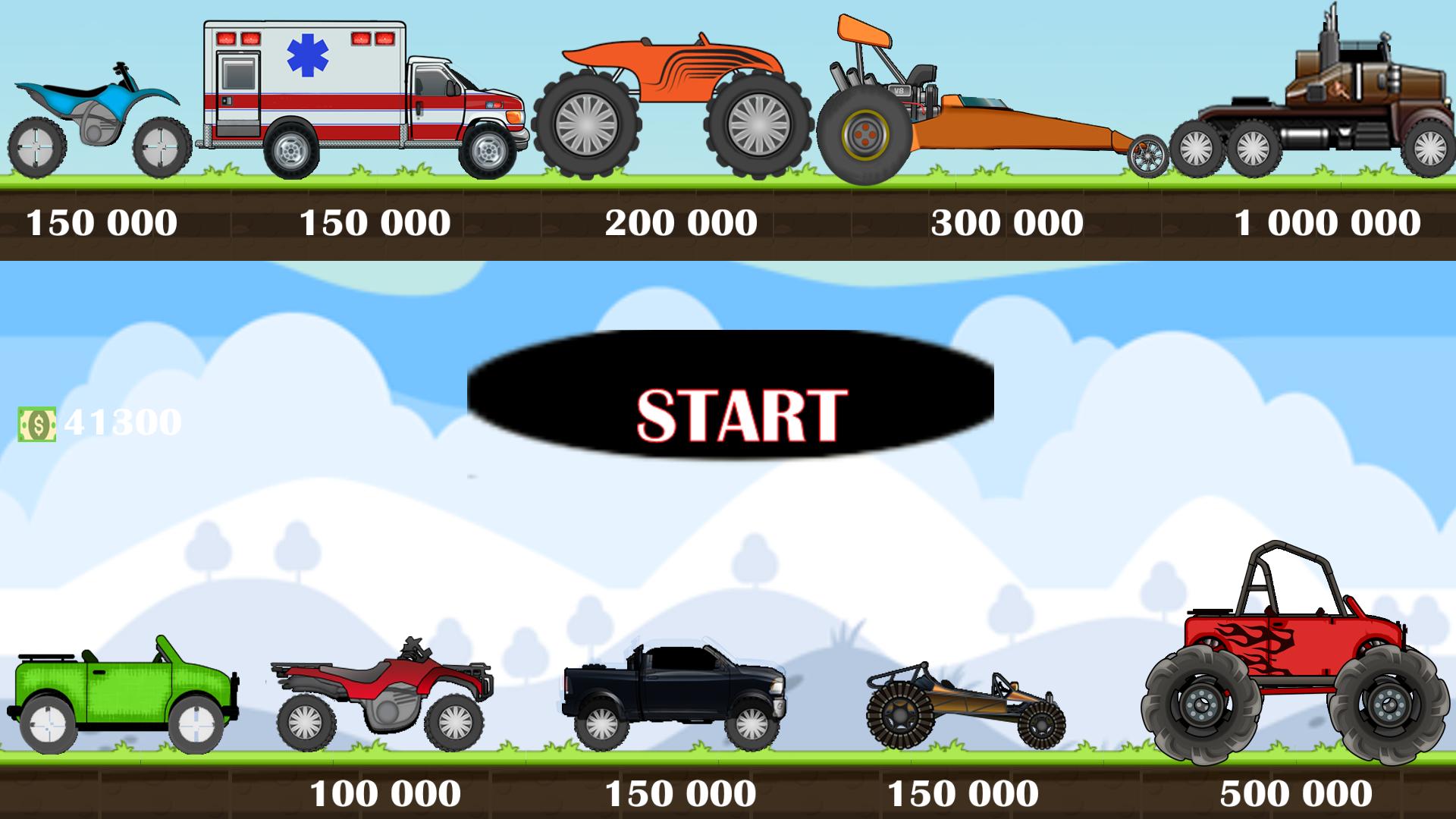
Task: Select the 200 000 price text
Action: [x=680, y=221]
